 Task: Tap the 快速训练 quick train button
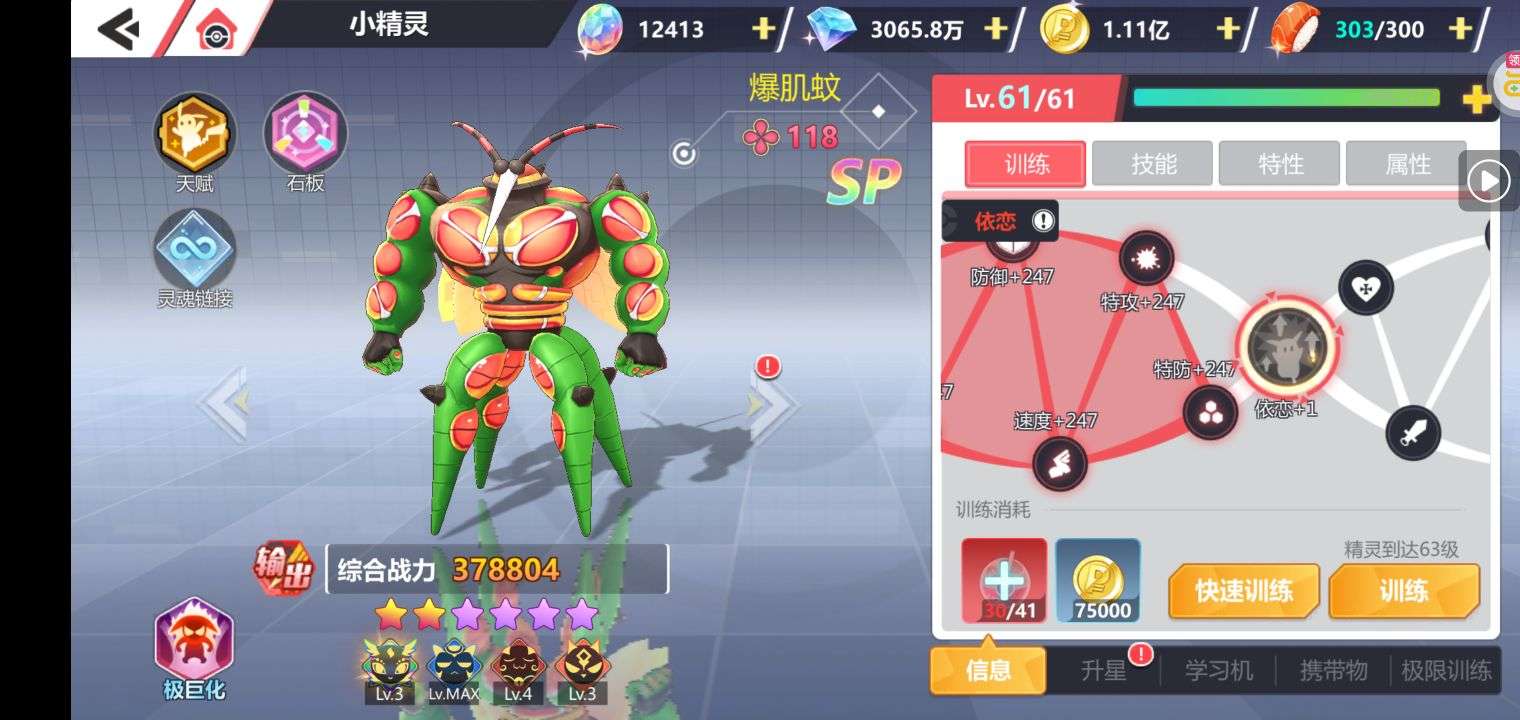1244,591
